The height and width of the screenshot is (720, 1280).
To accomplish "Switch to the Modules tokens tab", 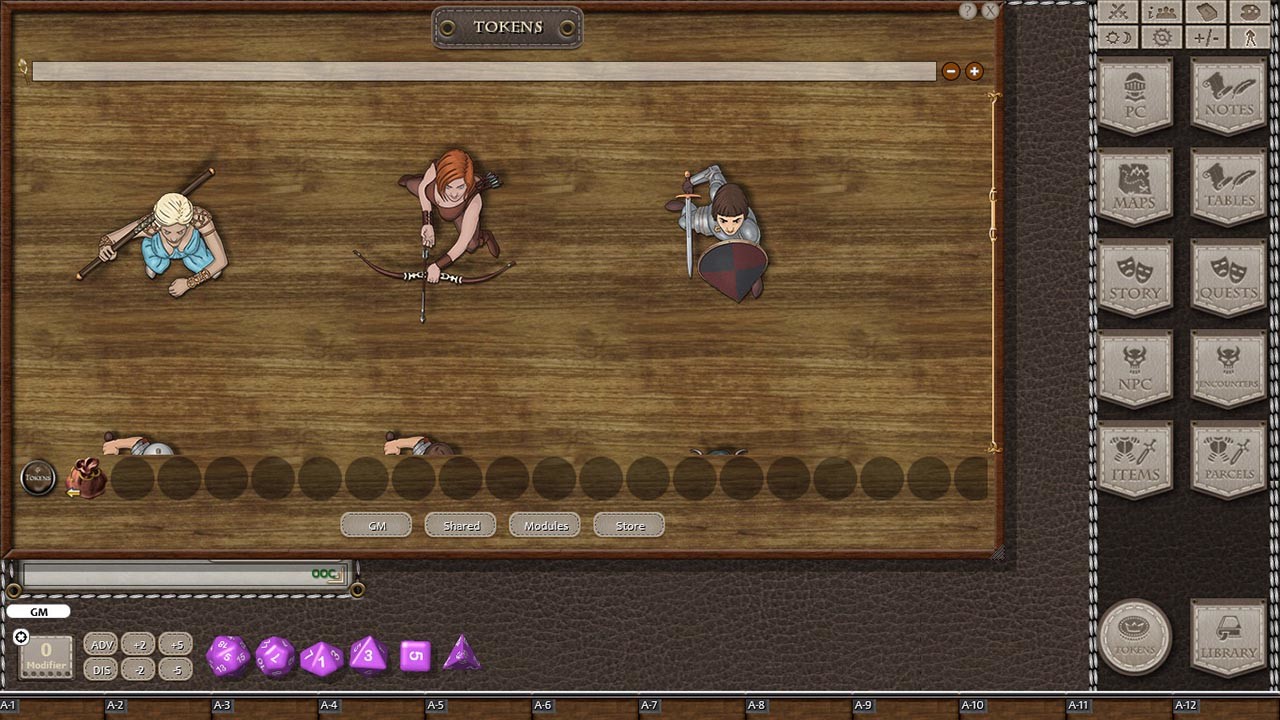I will 544,524.
